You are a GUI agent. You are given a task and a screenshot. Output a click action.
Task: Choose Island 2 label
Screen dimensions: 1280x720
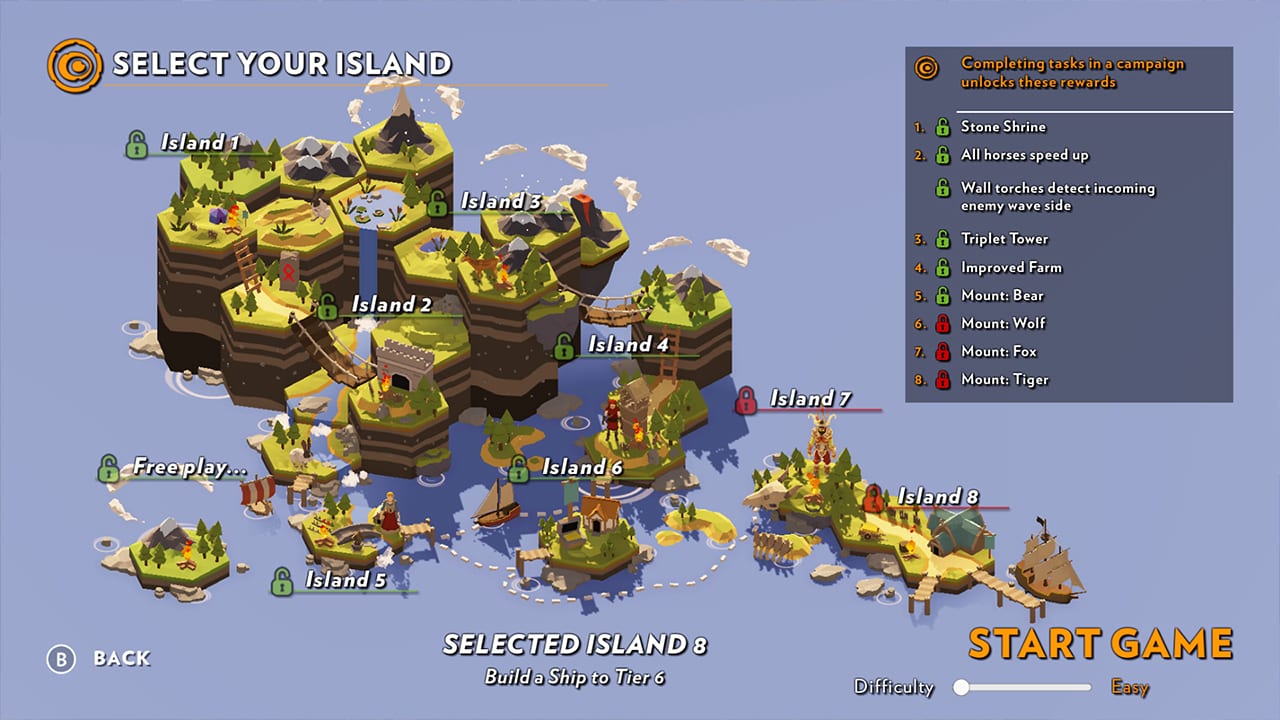click(x=390, y=304)
